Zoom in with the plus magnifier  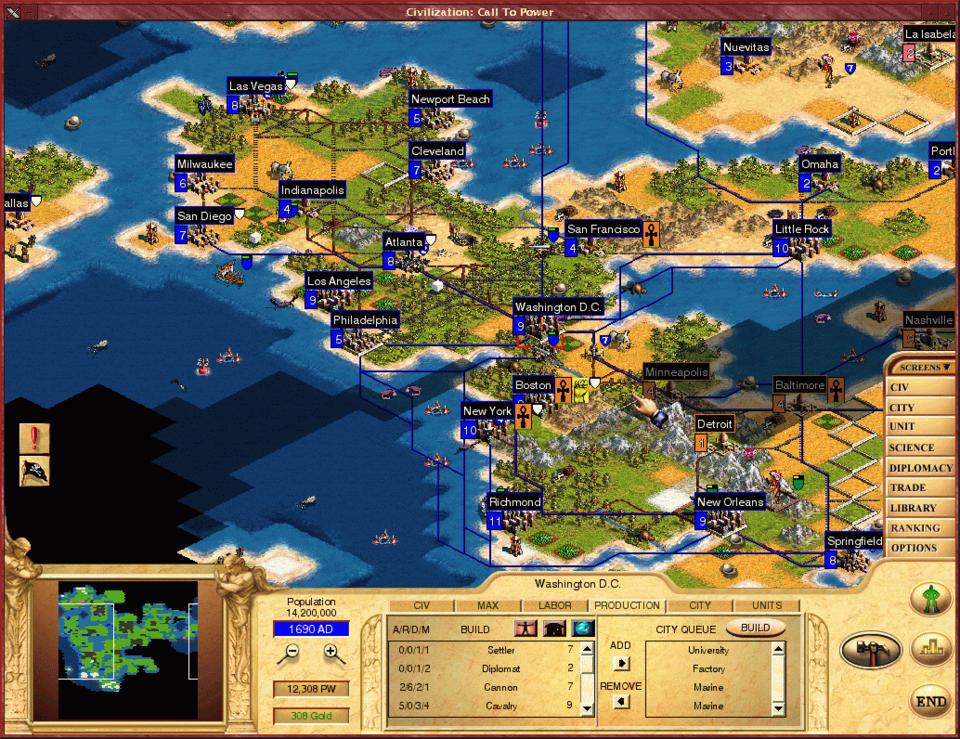[334, 654]
